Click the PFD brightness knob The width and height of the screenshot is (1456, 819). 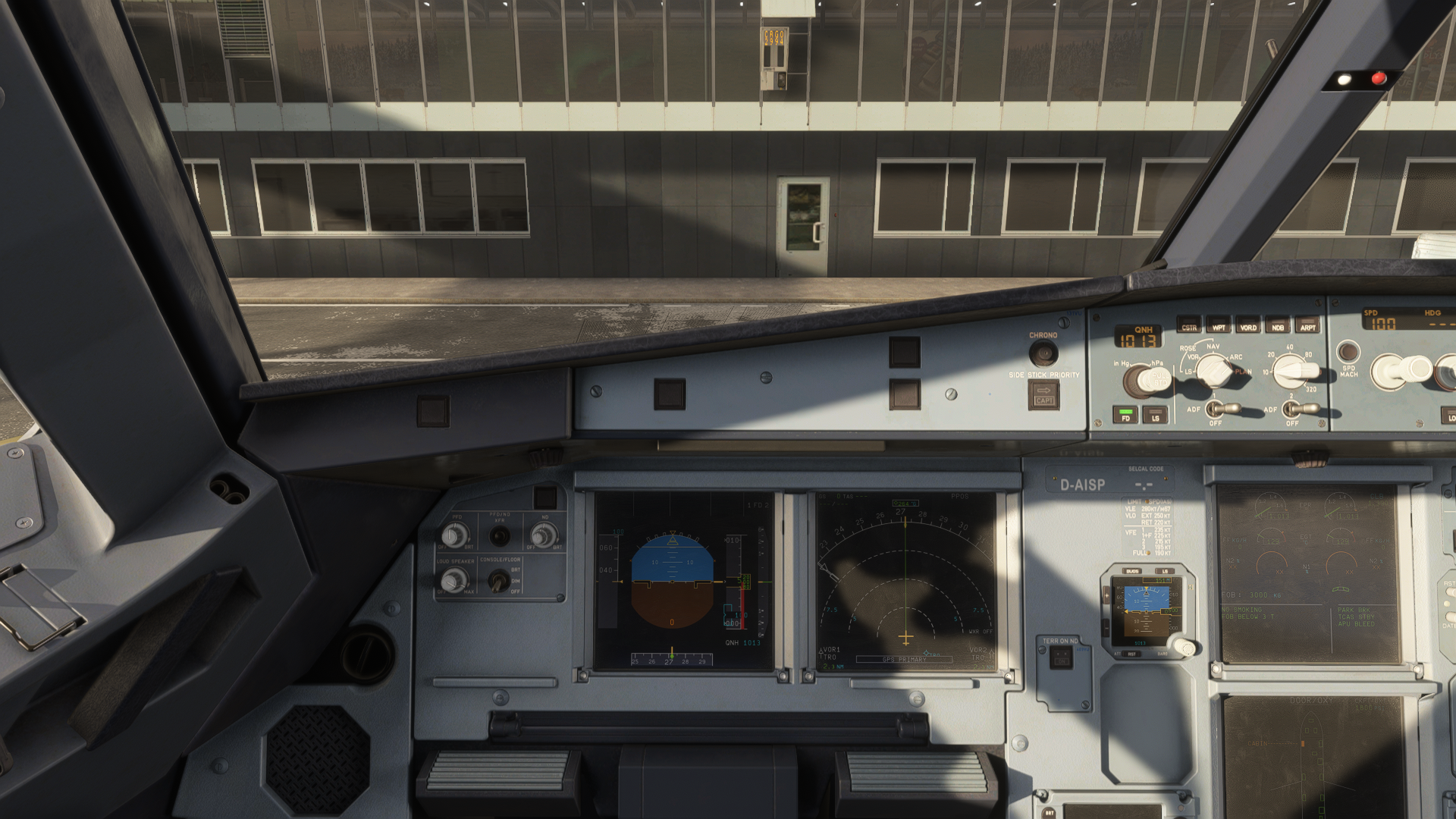tap(455, 536)
